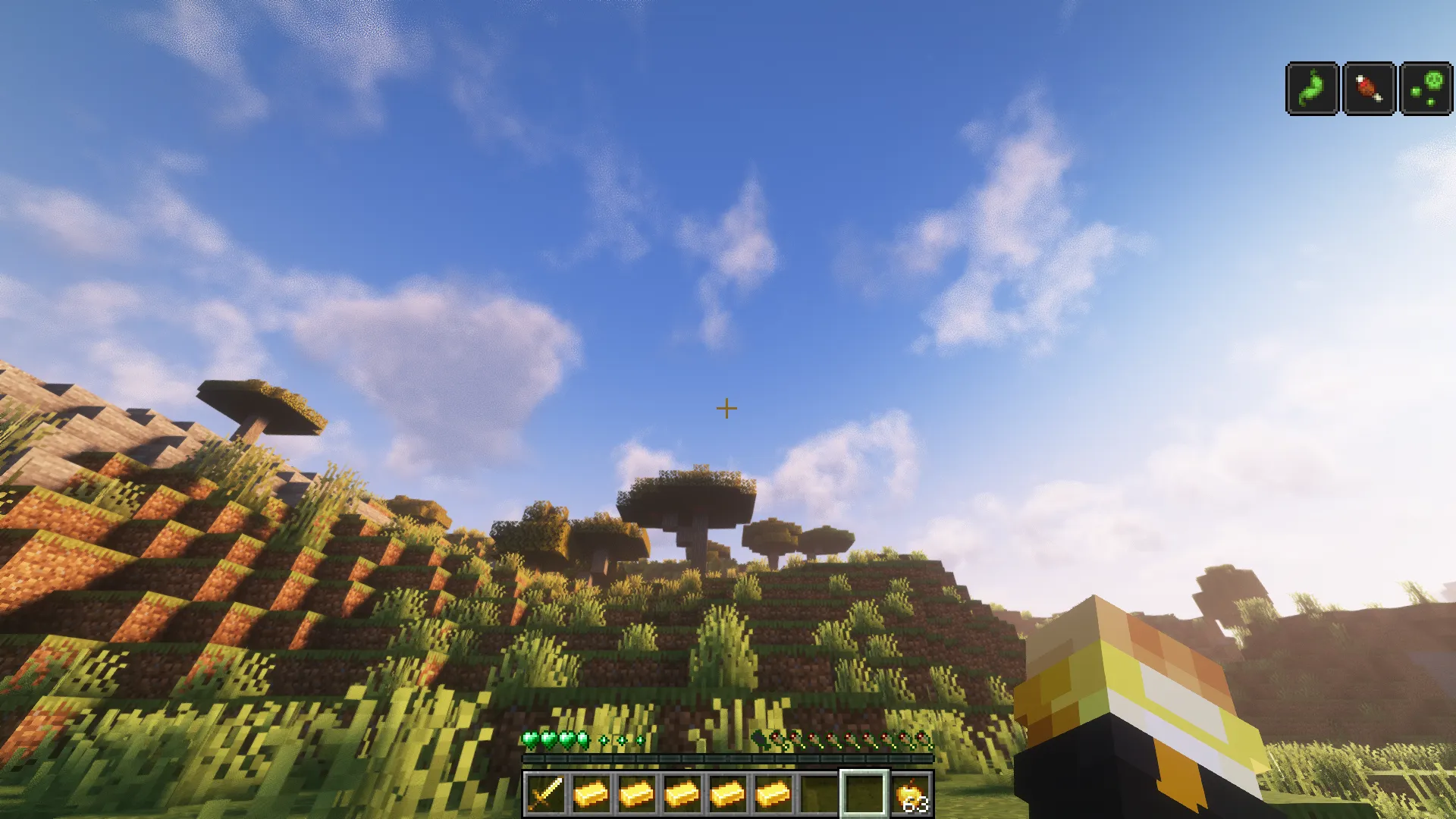Click the currently selected empty hotbar slot

(x=864, y=792)
